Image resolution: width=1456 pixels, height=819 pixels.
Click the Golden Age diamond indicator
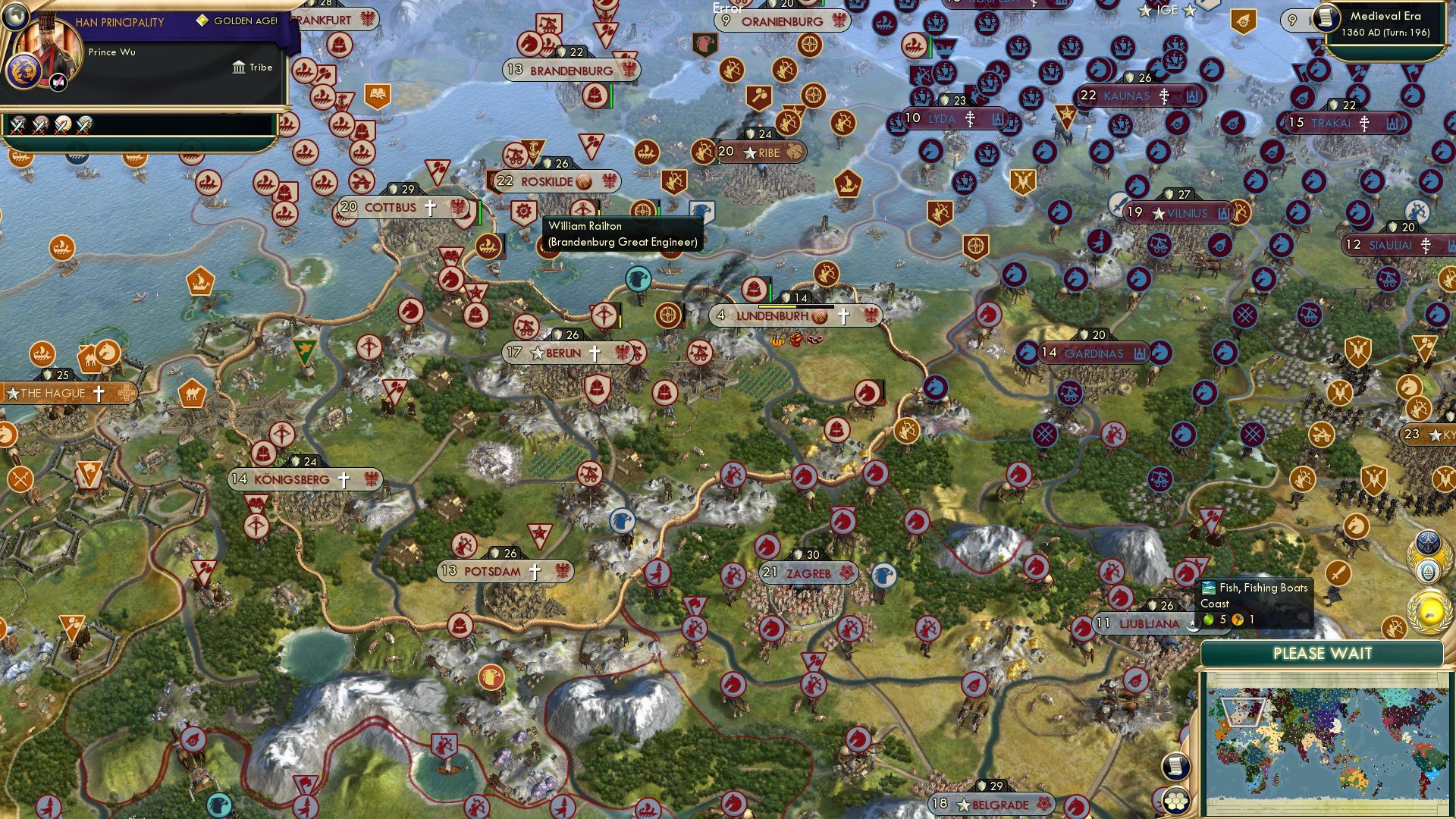(x=202, y=20)
